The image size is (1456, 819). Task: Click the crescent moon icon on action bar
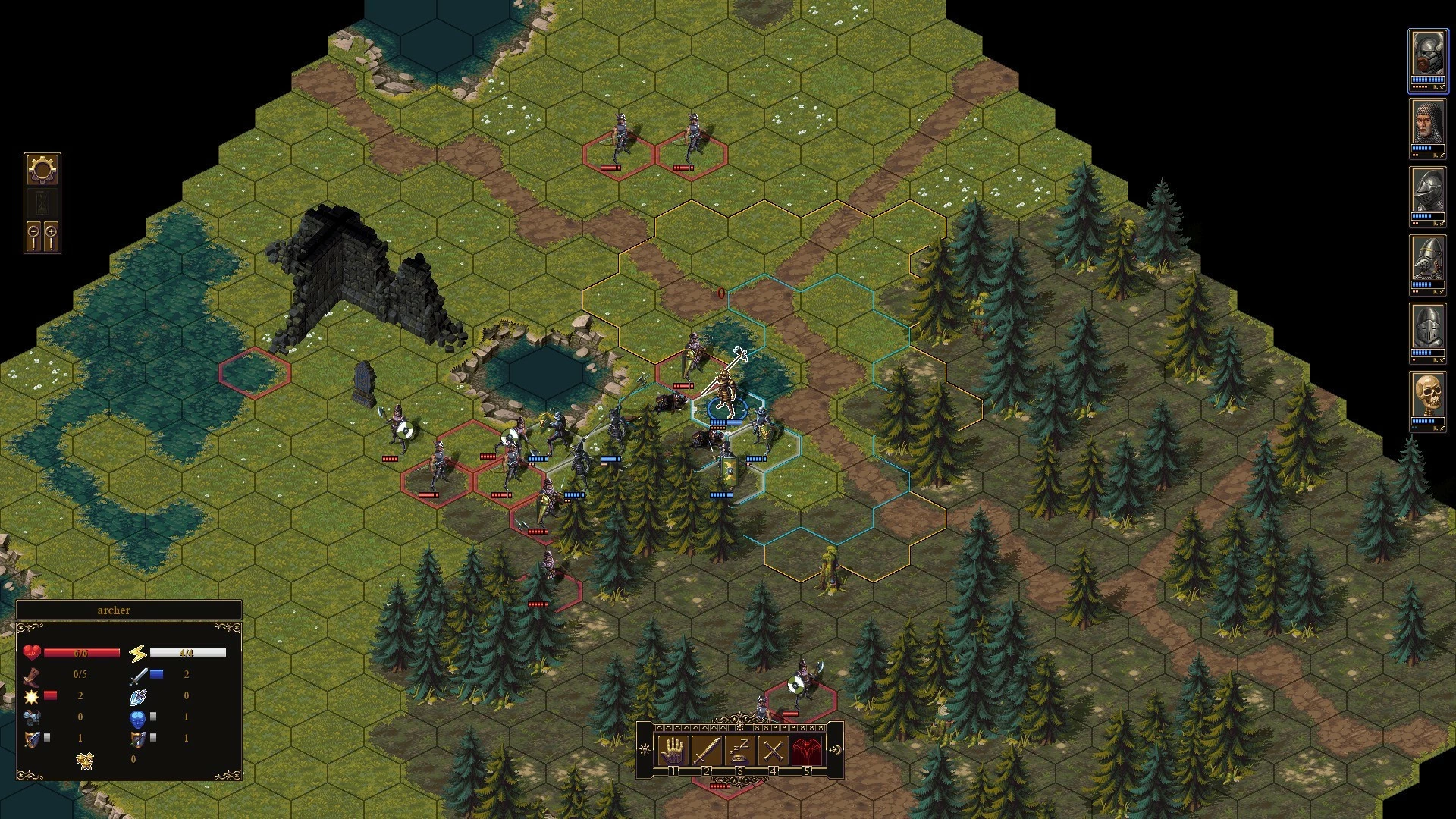836,749
